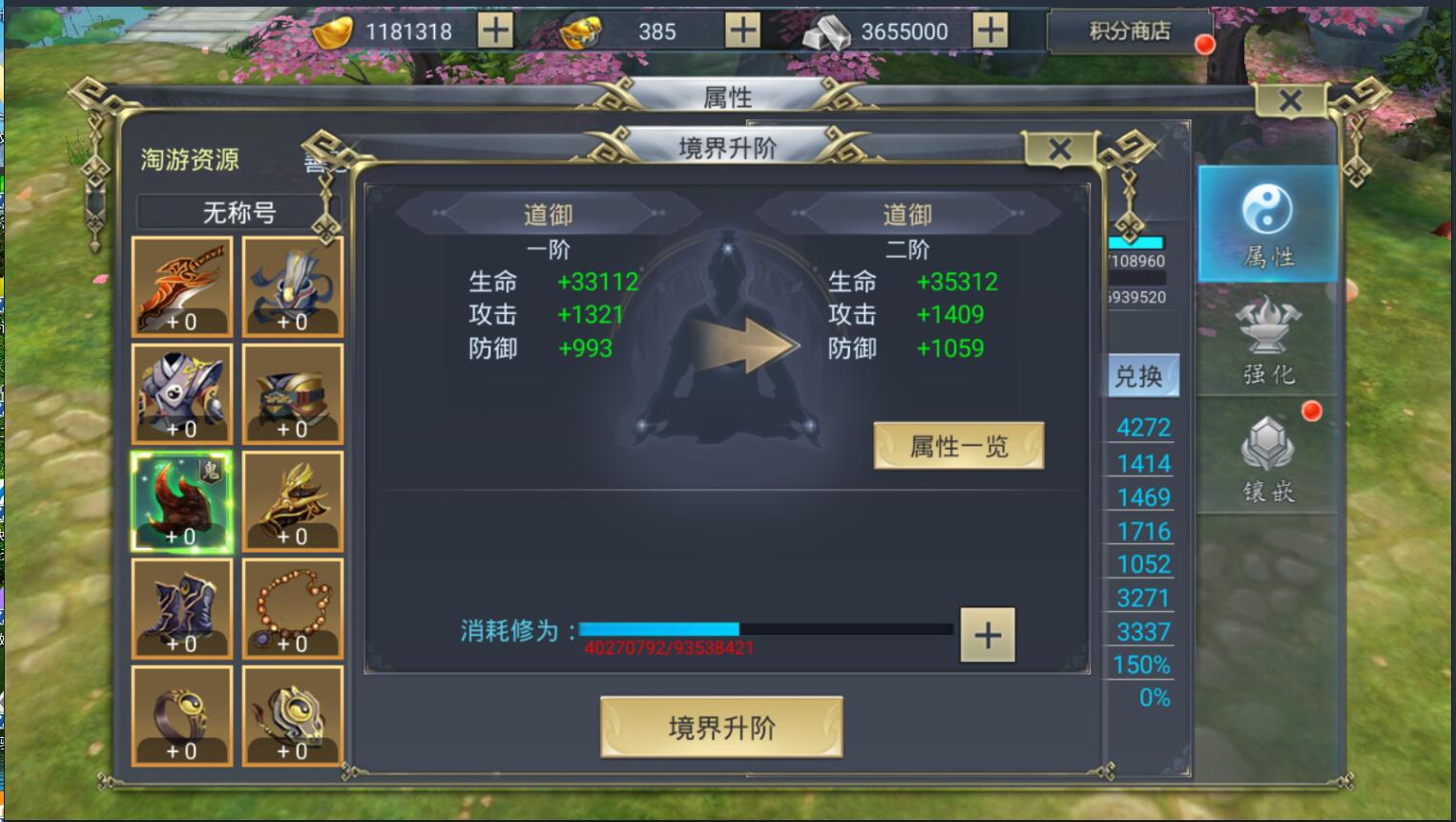1456x822 pixels.
Task: Select the boots equipment slot
Action: click(181, 608)
